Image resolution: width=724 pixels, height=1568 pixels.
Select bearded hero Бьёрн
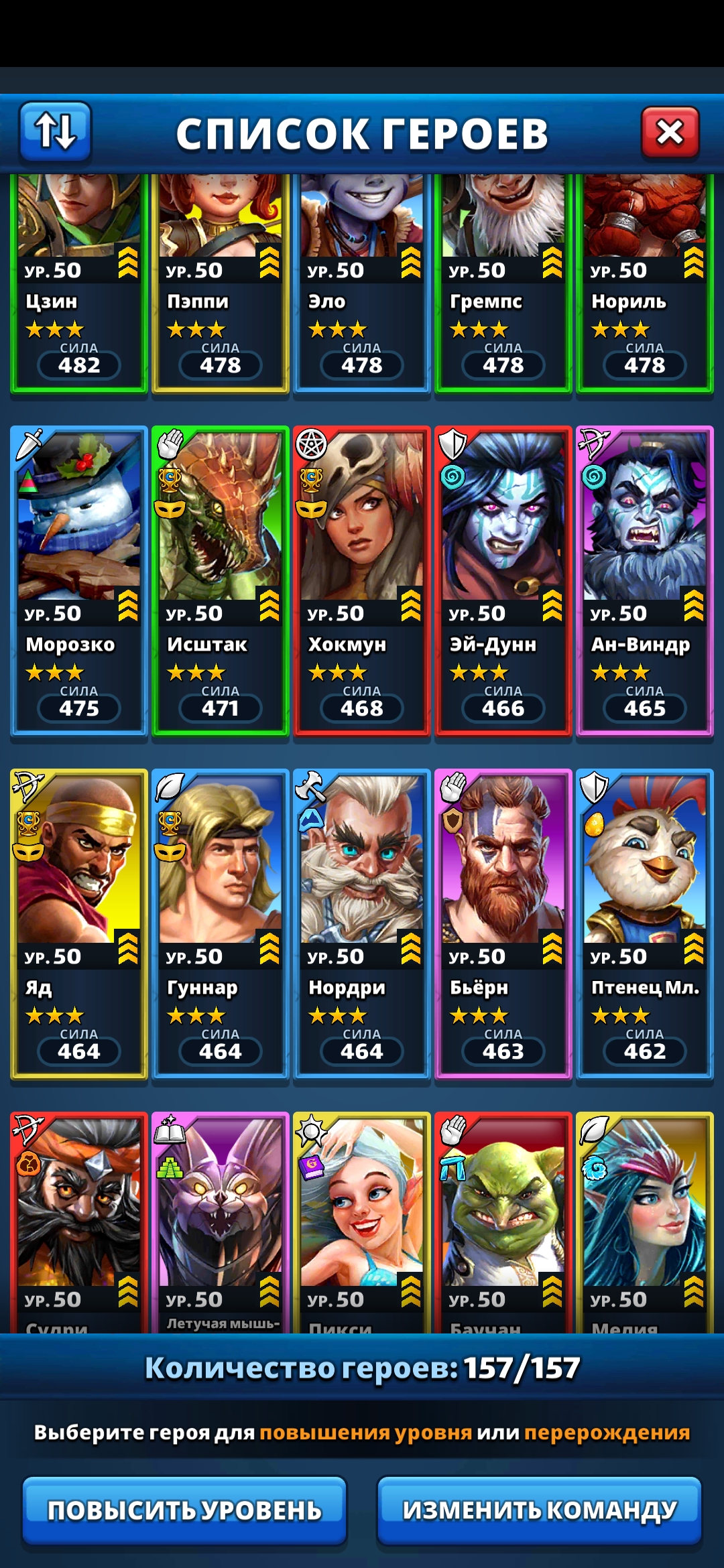point(503,923)
